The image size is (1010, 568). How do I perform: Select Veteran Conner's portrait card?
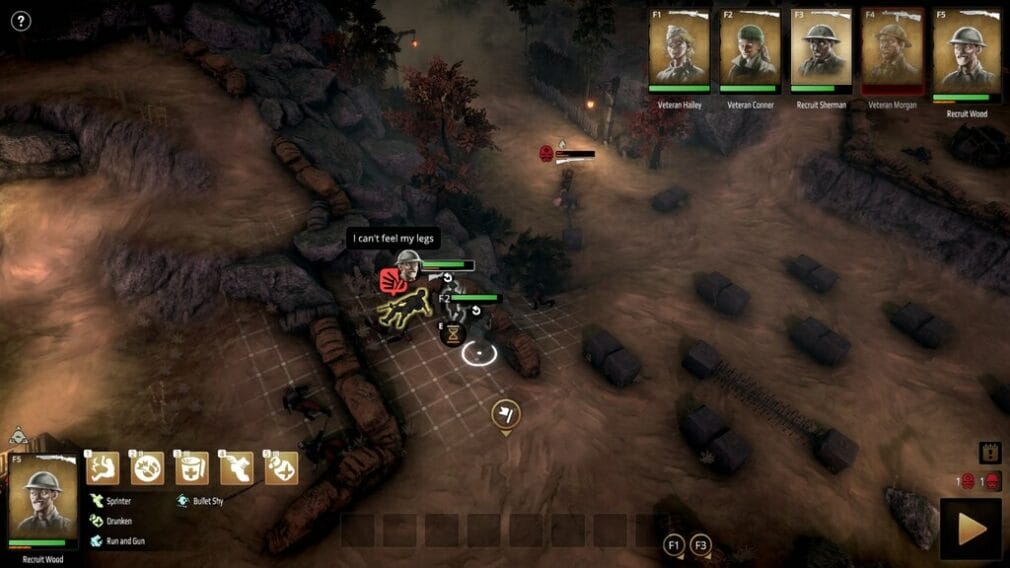[x=750, y=50]
